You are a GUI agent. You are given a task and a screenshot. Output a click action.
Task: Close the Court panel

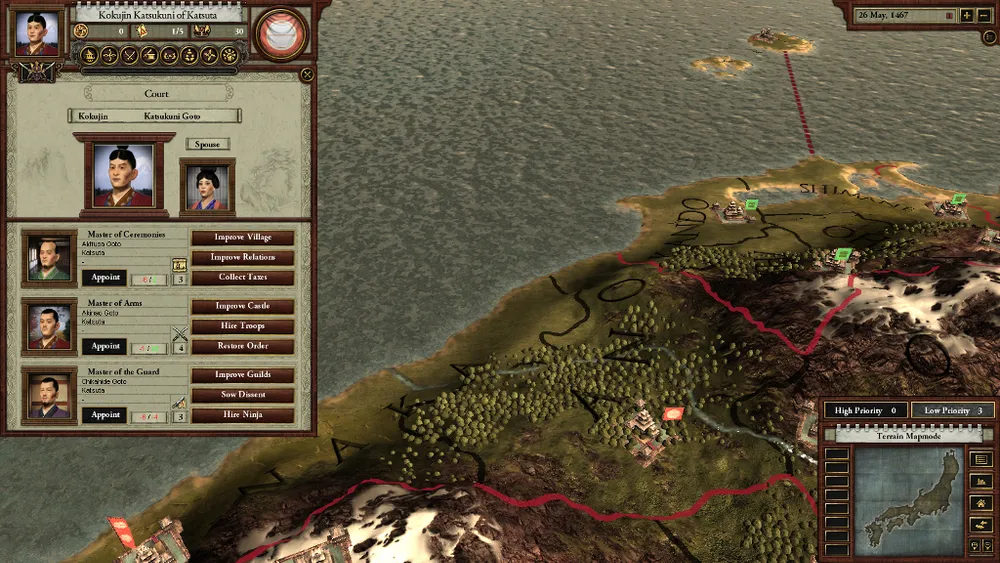(x=307, y=73)
